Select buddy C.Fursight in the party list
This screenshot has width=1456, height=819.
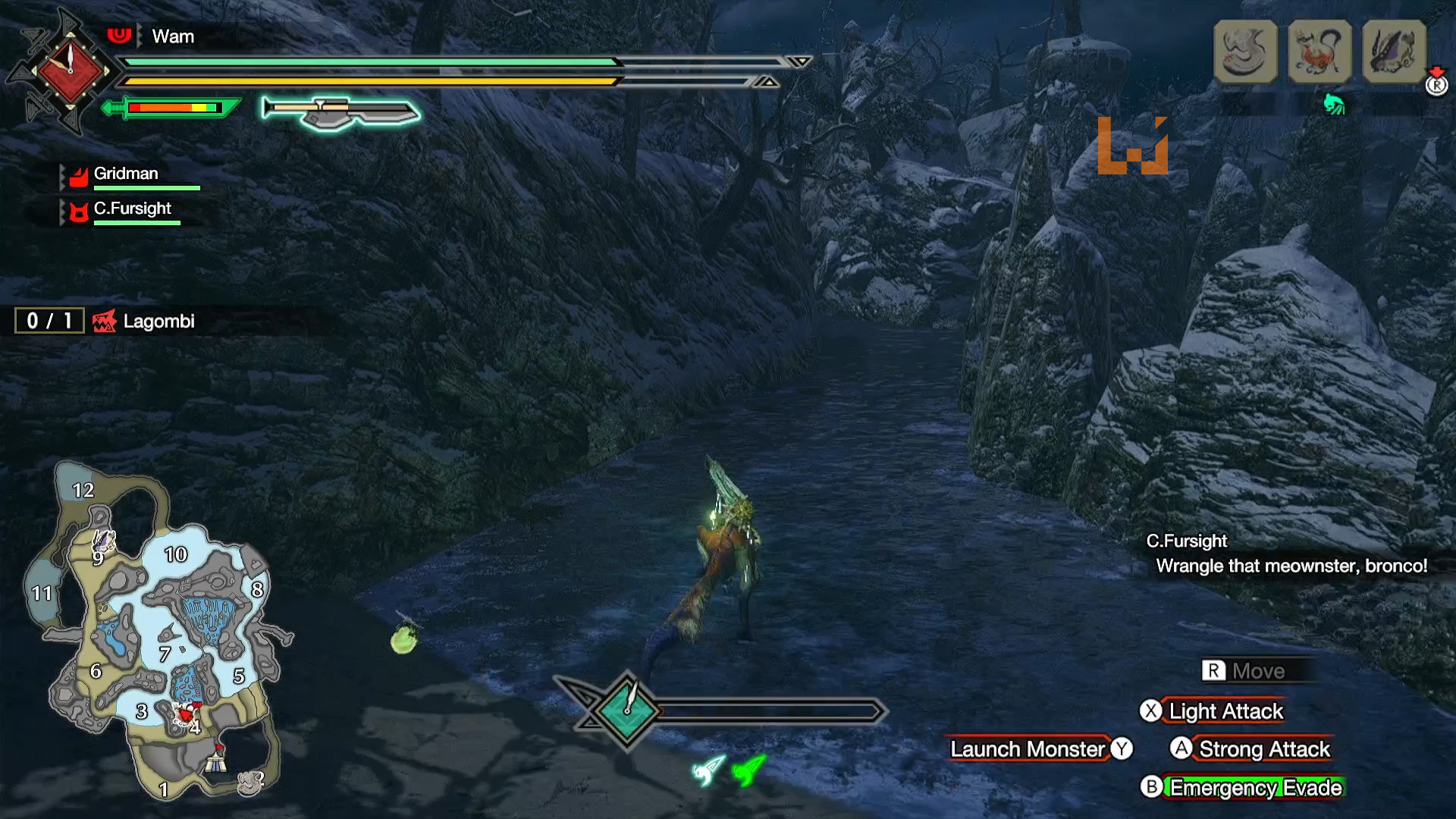click(132, 209)
